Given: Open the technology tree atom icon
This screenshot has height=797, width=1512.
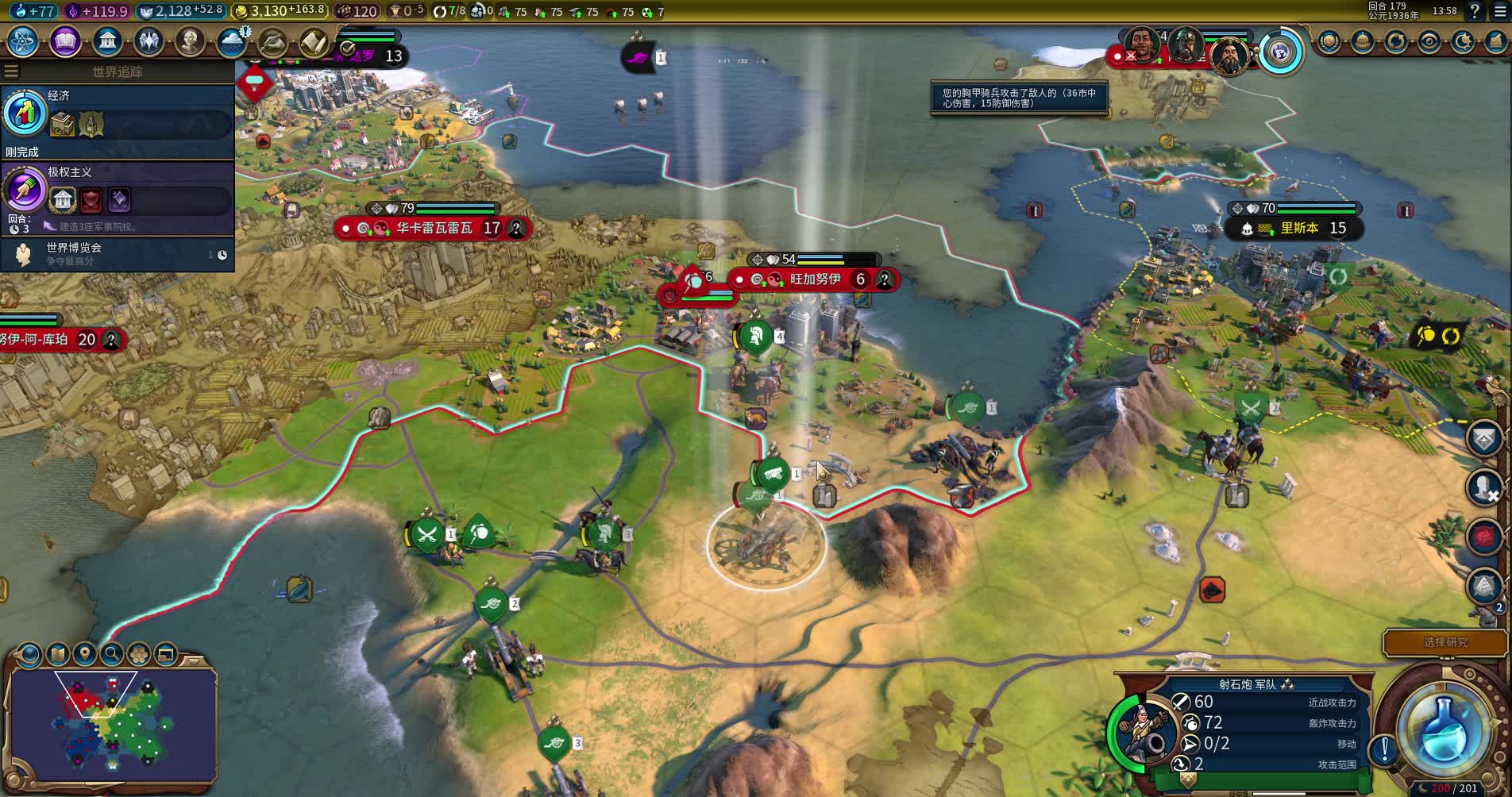Looking at the screenshot, I should coord(23,41).
